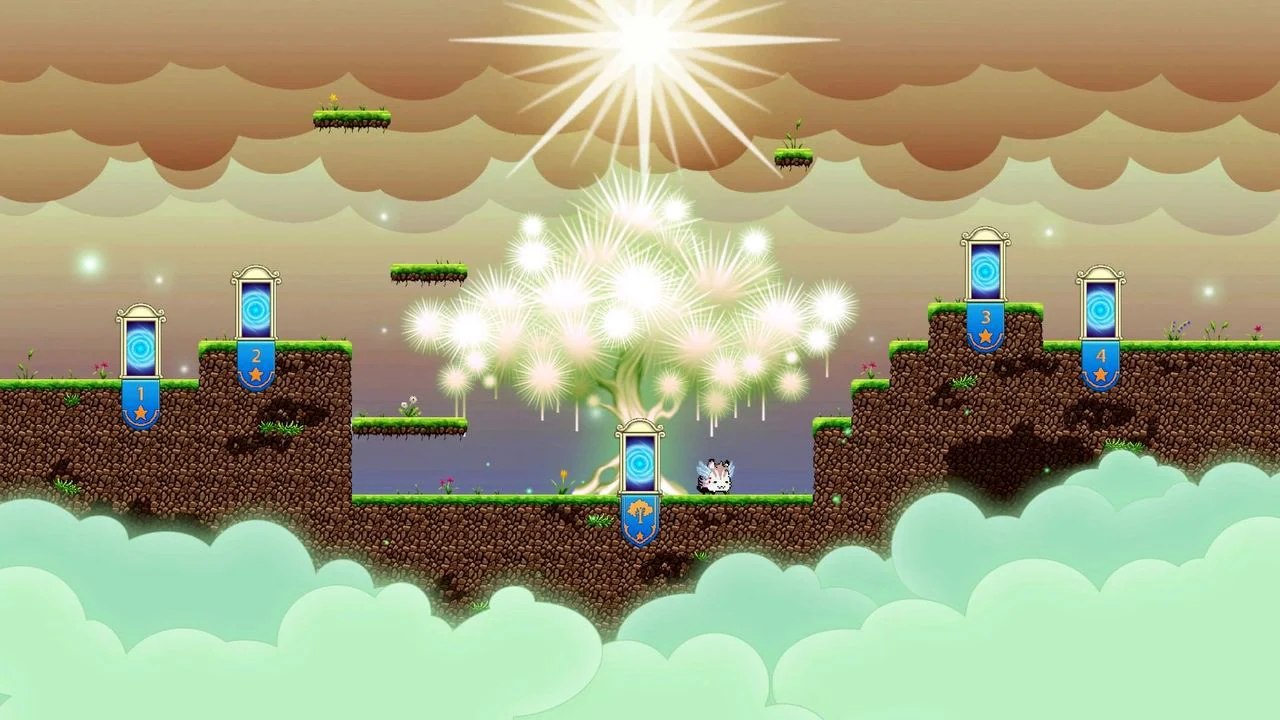Pick the level 4 portal door
Viewport: 1280px width, 720px height.
[1100, 308]
